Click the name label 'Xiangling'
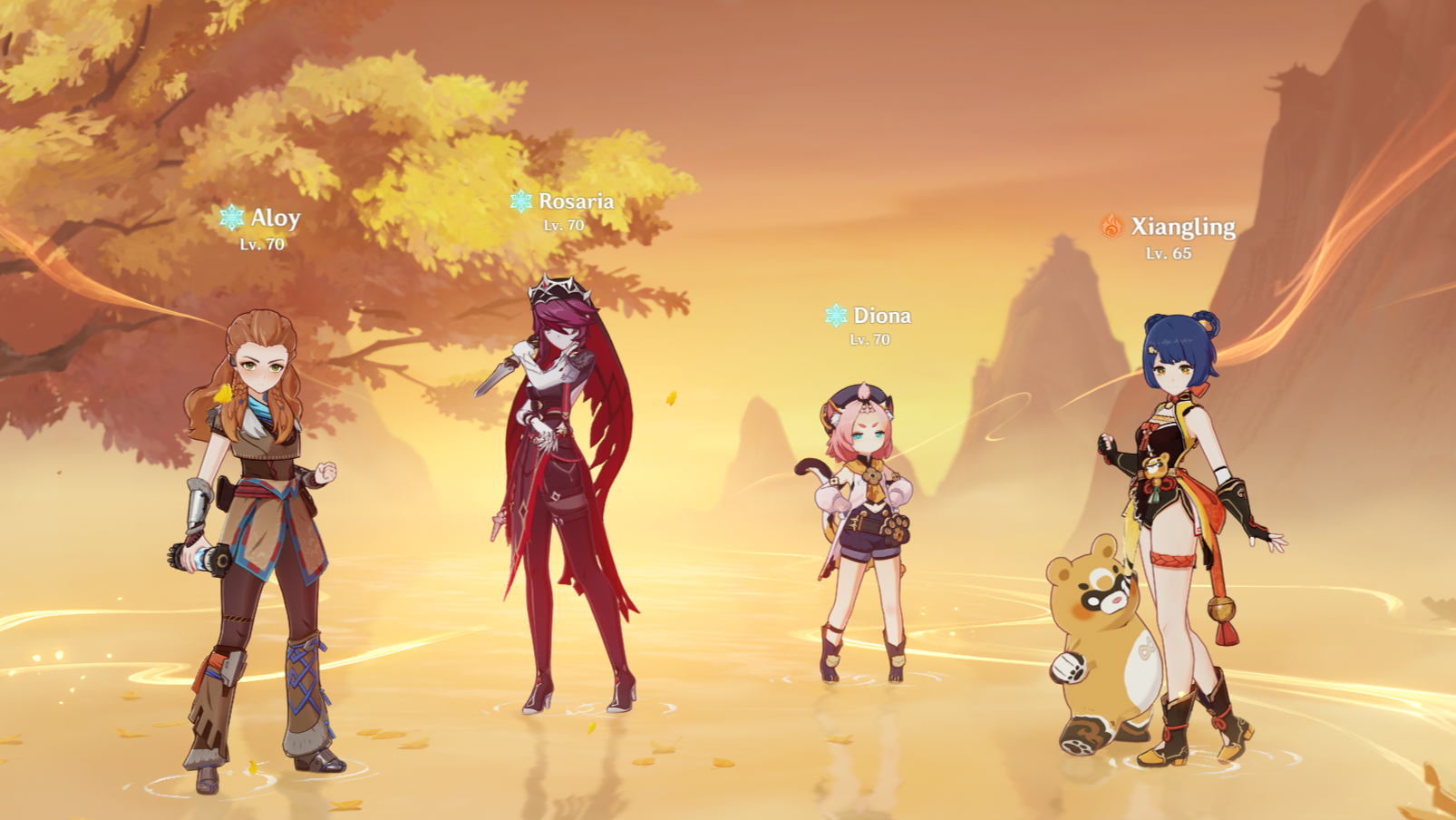The height and width of the screenshot is (820, 1456). tap(1181, 228)
